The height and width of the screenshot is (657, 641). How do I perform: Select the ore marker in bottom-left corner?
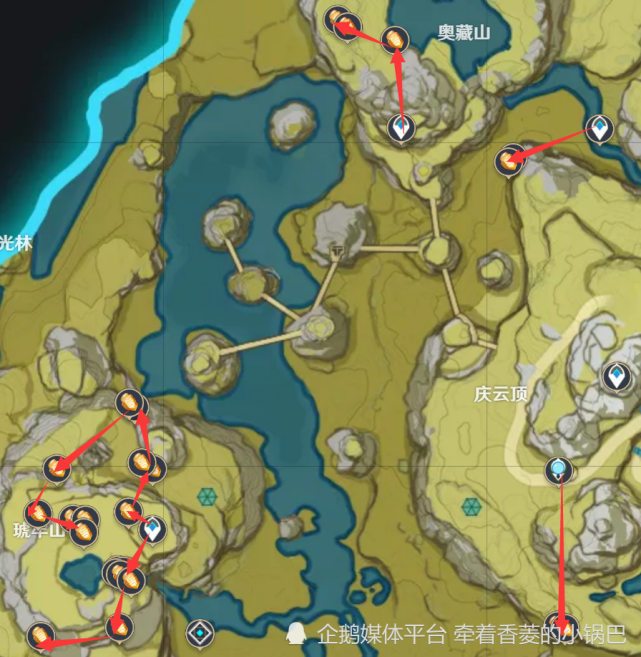40,635
